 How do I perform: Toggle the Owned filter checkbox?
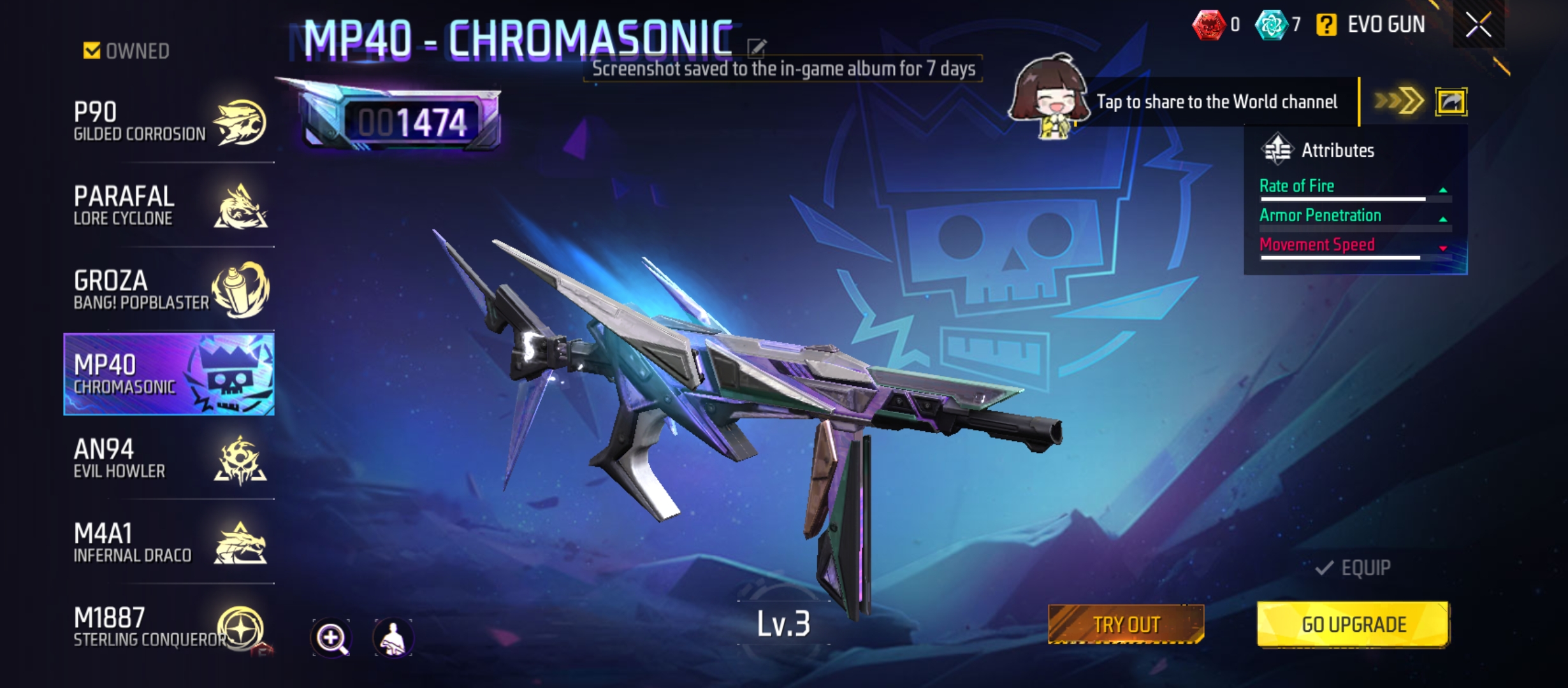(92, 50)
